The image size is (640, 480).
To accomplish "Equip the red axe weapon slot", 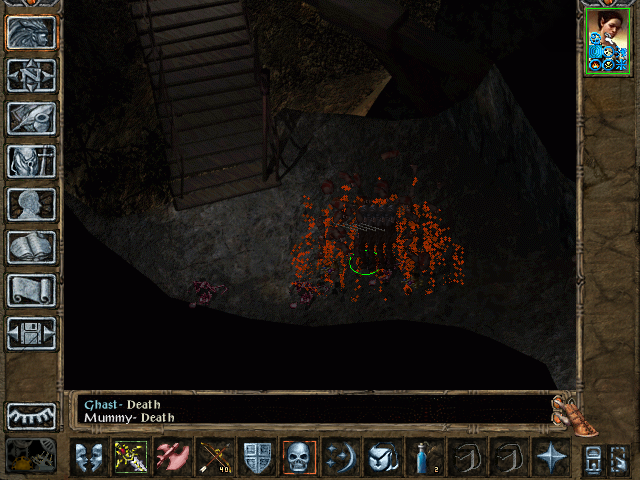I will [171, 457].
